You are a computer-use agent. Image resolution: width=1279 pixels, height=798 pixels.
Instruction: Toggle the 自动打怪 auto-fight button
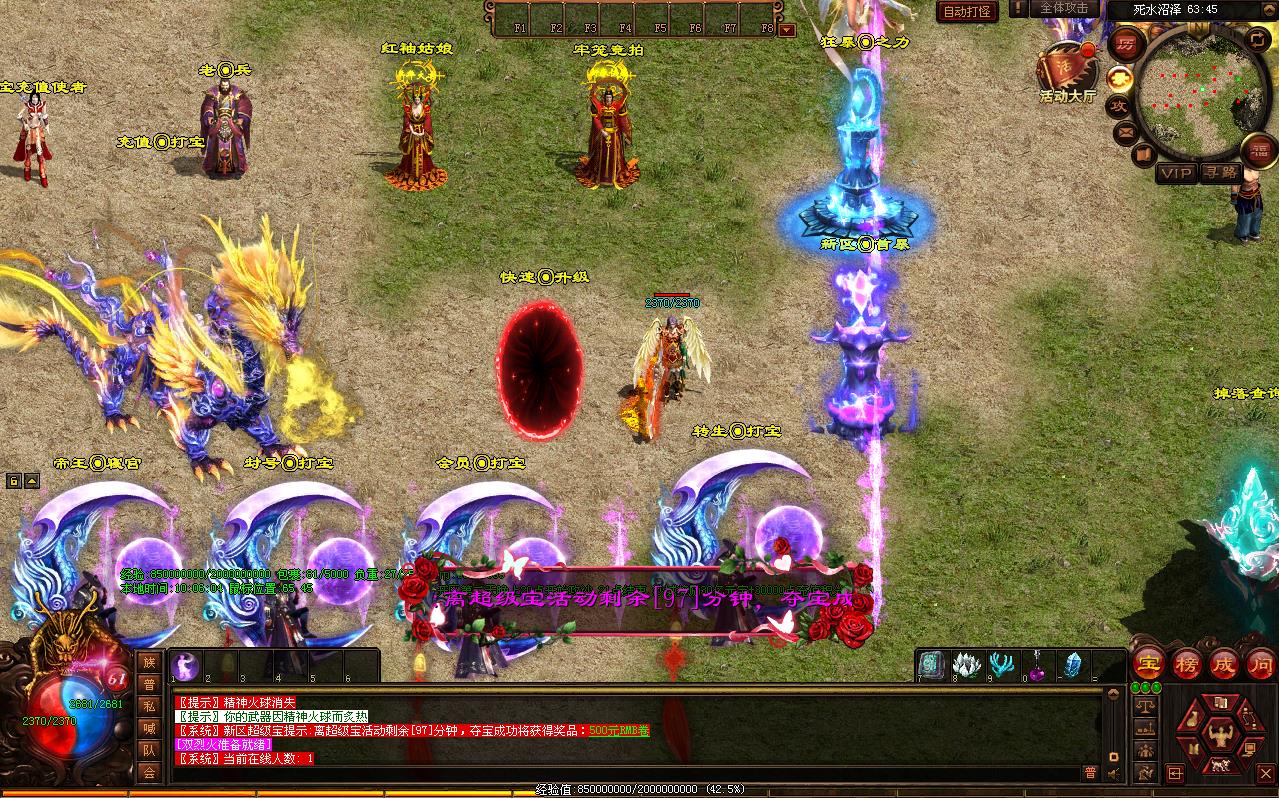967,11
